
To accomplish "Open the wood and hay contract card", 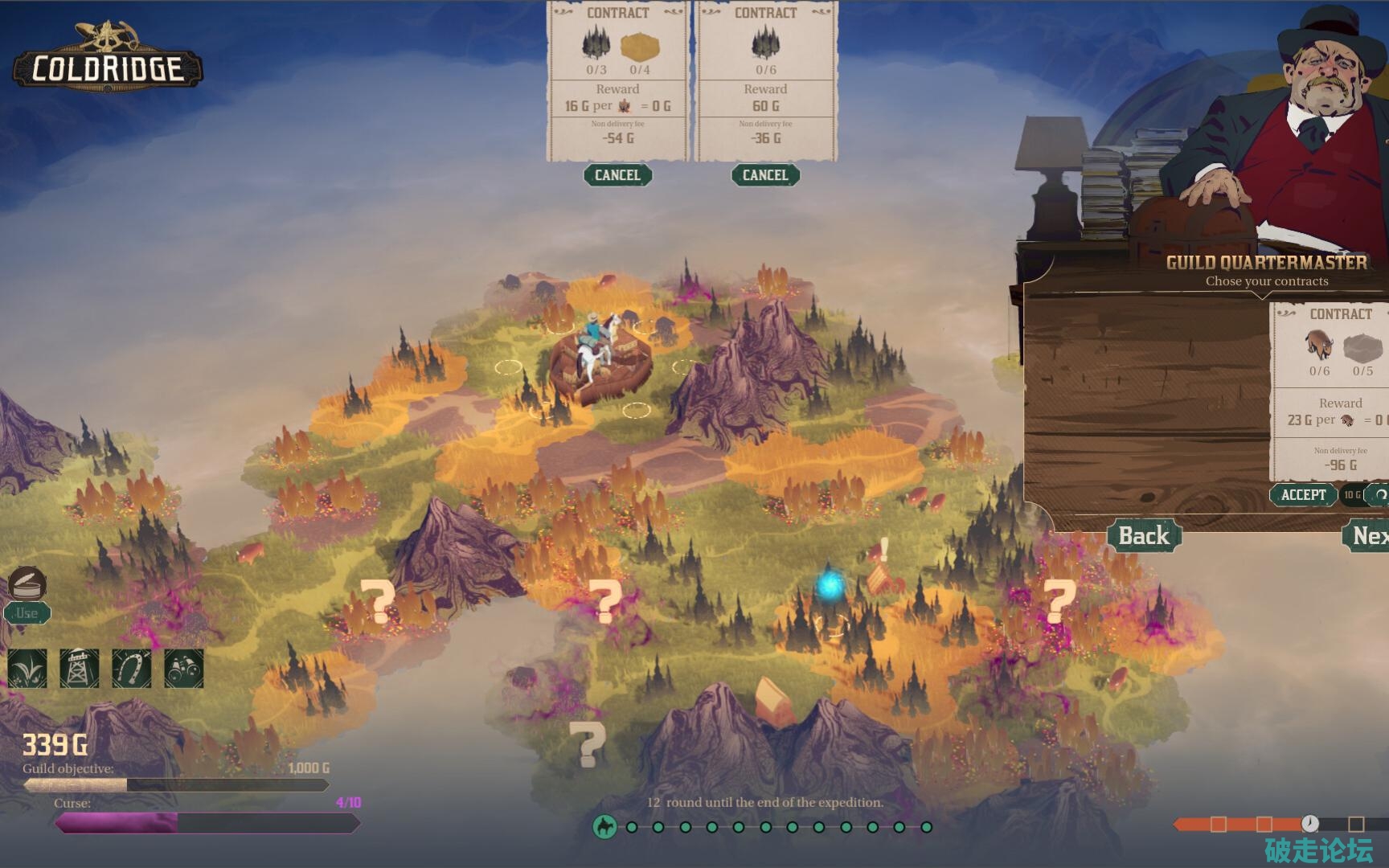I will [x=617, y=80].
